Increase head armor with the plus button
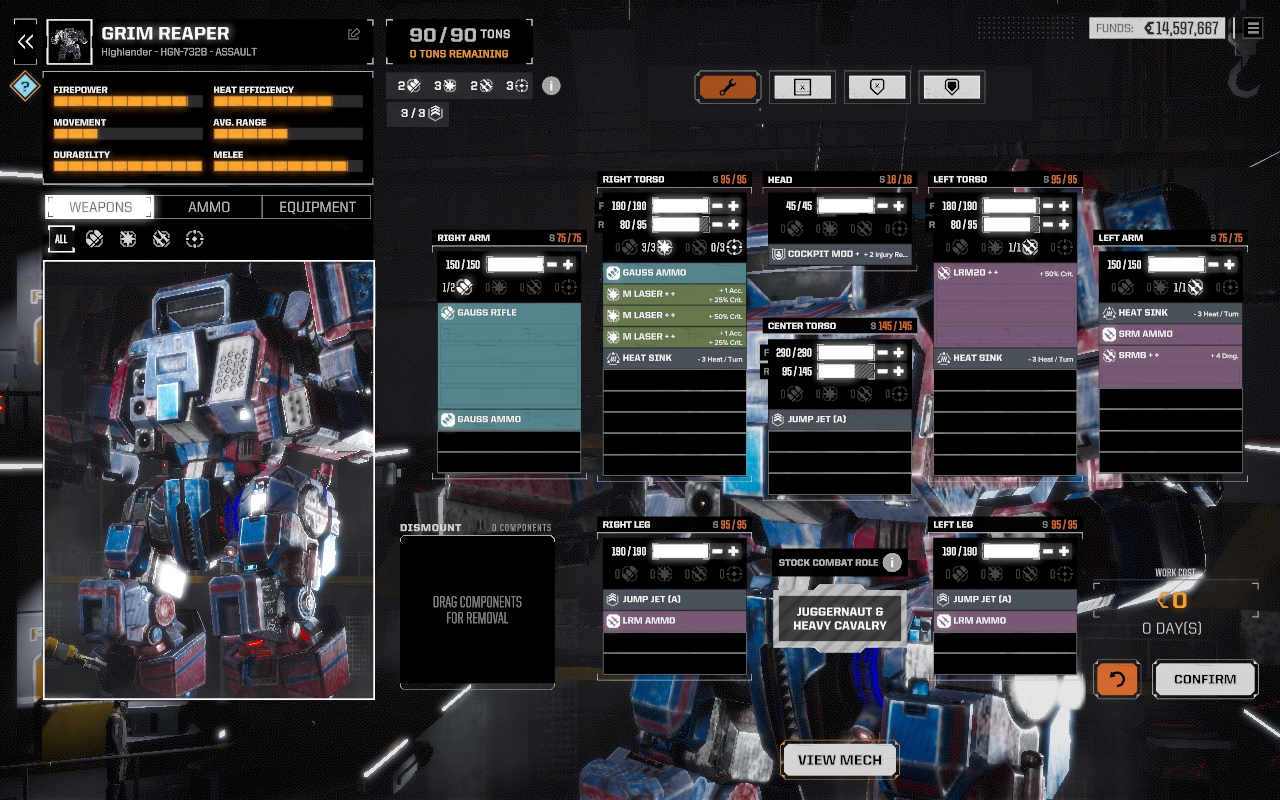The height and width of the screenshot is (800, 1280). pyautogui.click(x=899, y=206)
